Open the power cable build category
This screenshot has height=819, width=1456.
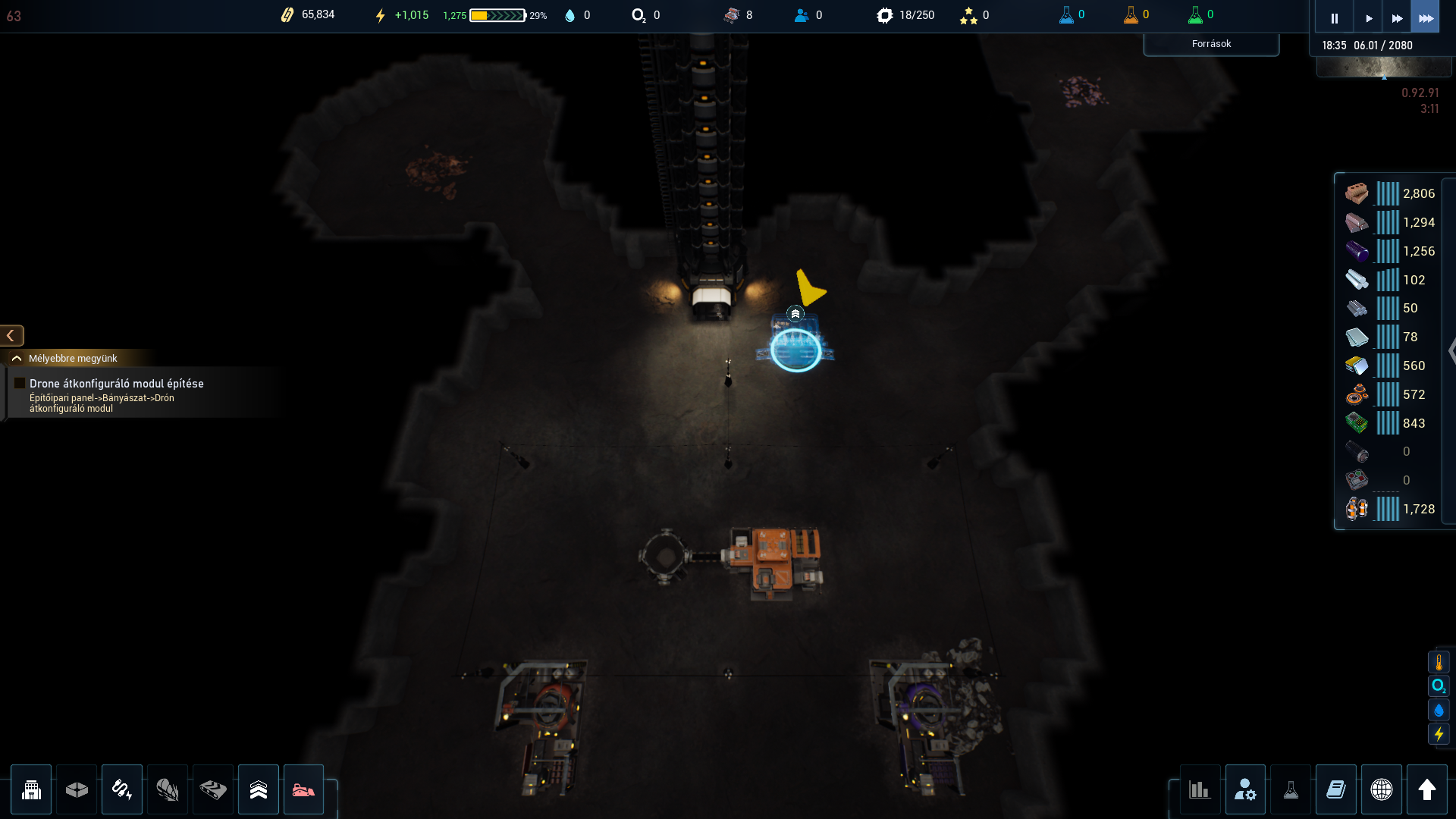122,789
